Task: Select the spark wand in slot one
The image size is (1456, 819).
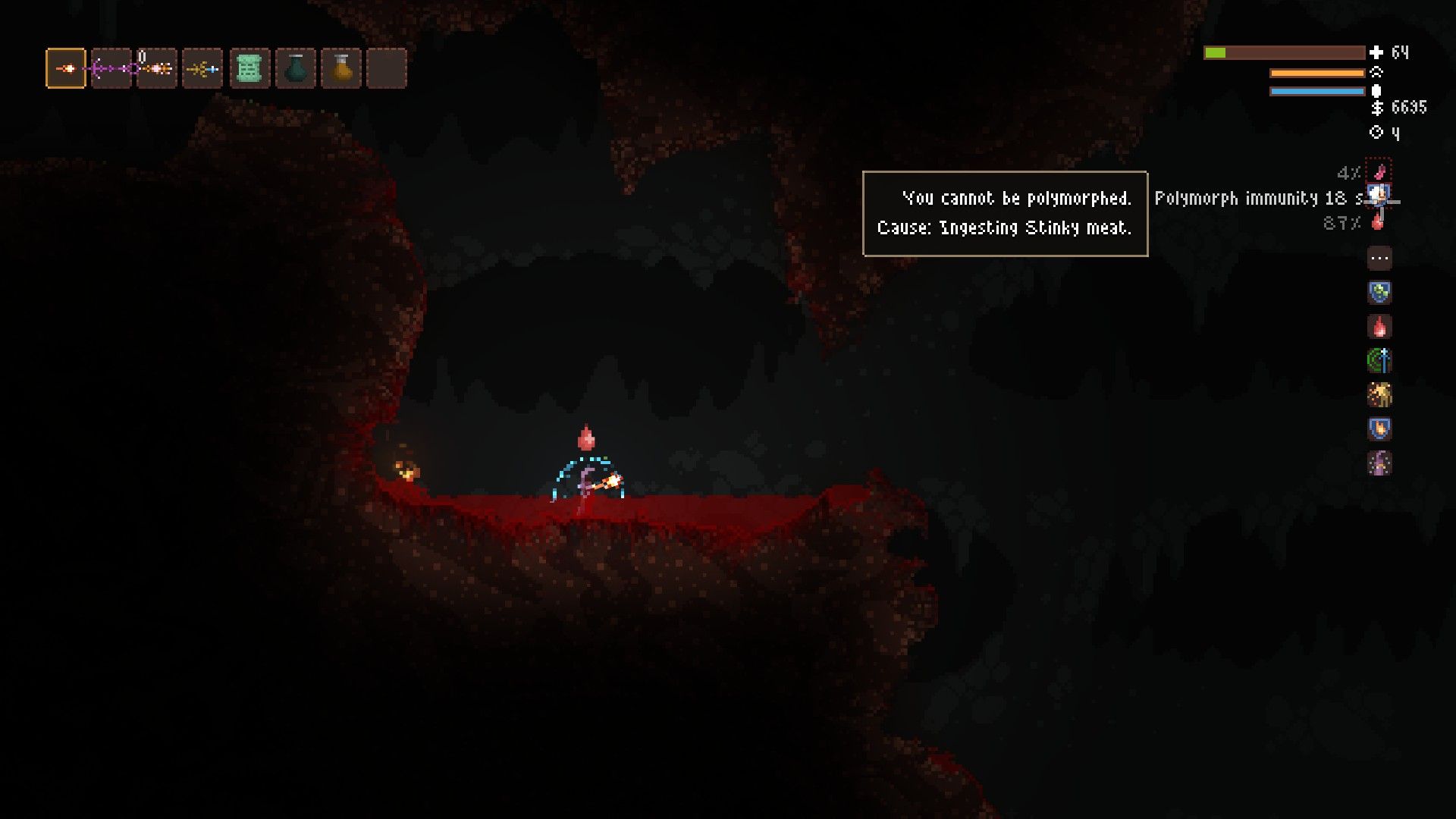Action: pos(65,67)
